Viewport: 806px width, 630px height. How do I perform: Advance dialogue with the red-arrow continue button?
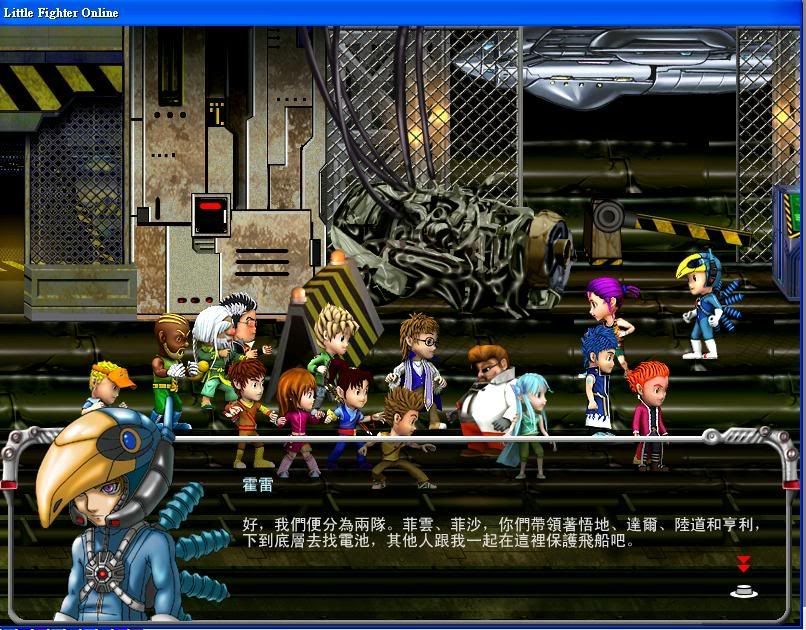click(743, 578)
